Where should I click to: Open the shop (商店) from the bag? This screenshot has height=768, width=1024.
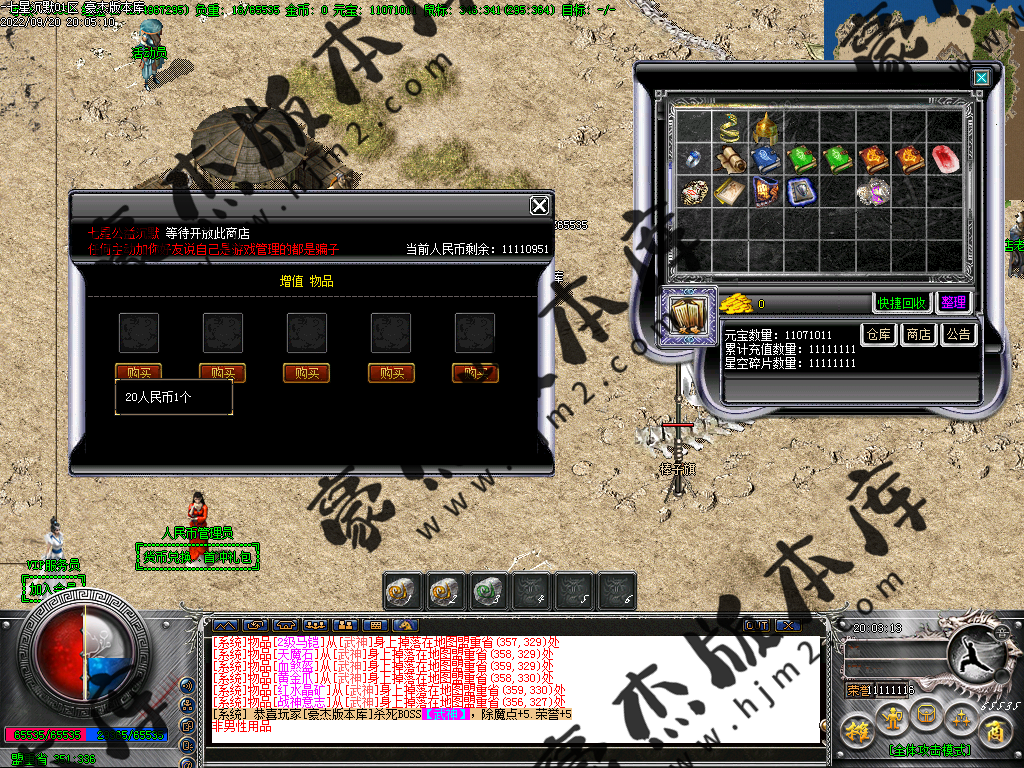click(918, 334)
